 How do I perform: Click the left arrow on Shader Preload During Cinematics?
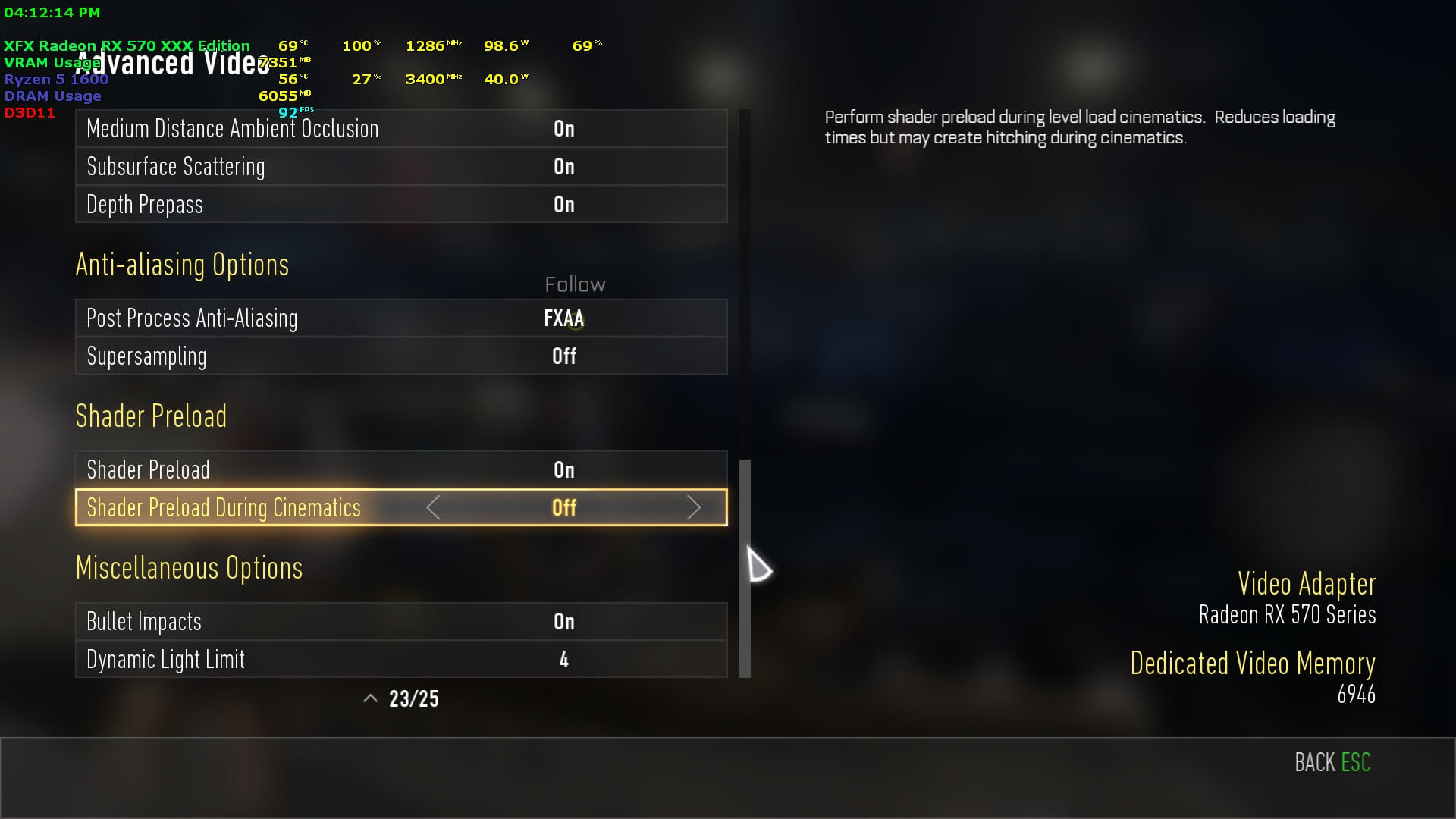434,508
